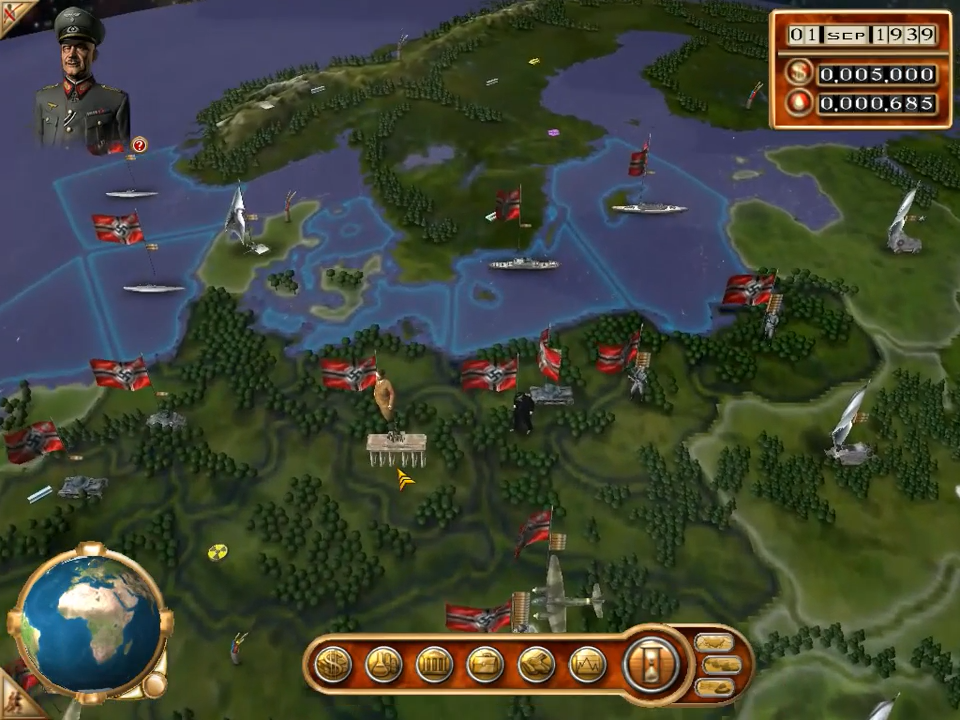This screenshot has height=720, width=960.
Task: Click the columned government building icon
Action: point(434,664)
